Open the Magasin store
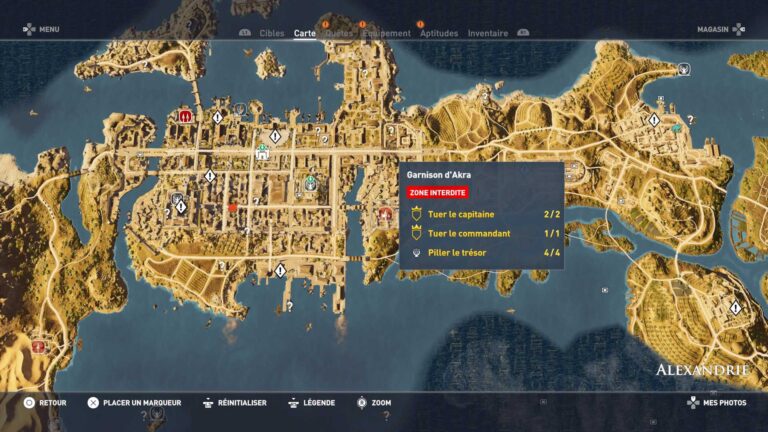This screenshot has width=768, height=432. [x=713, y=29]
